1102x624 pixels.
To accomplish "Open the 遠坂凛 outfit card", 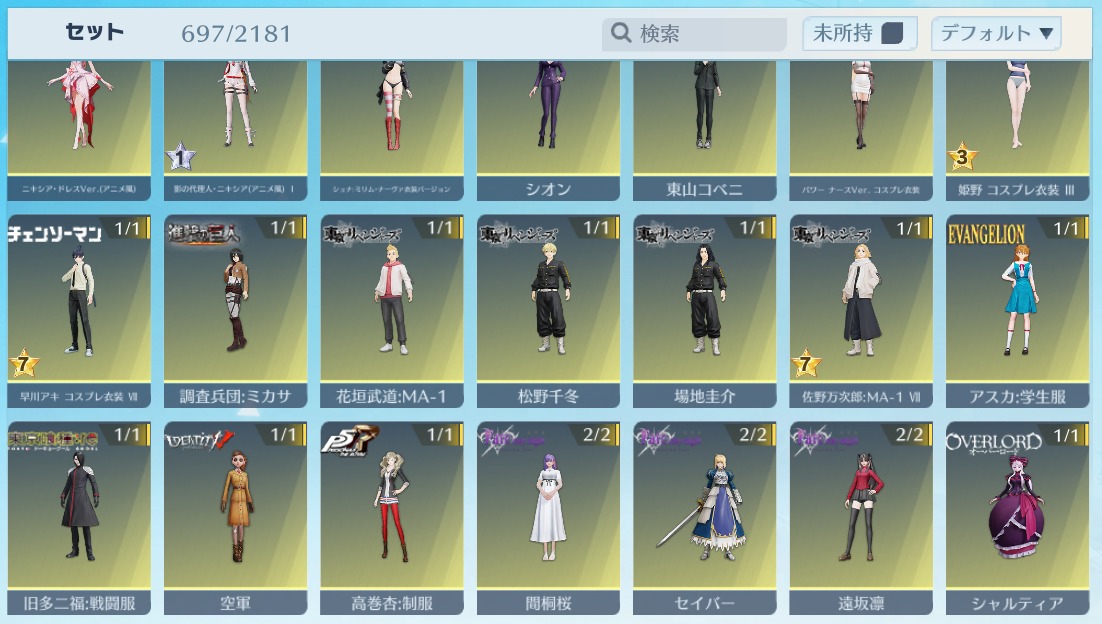I will pos(861,515).
